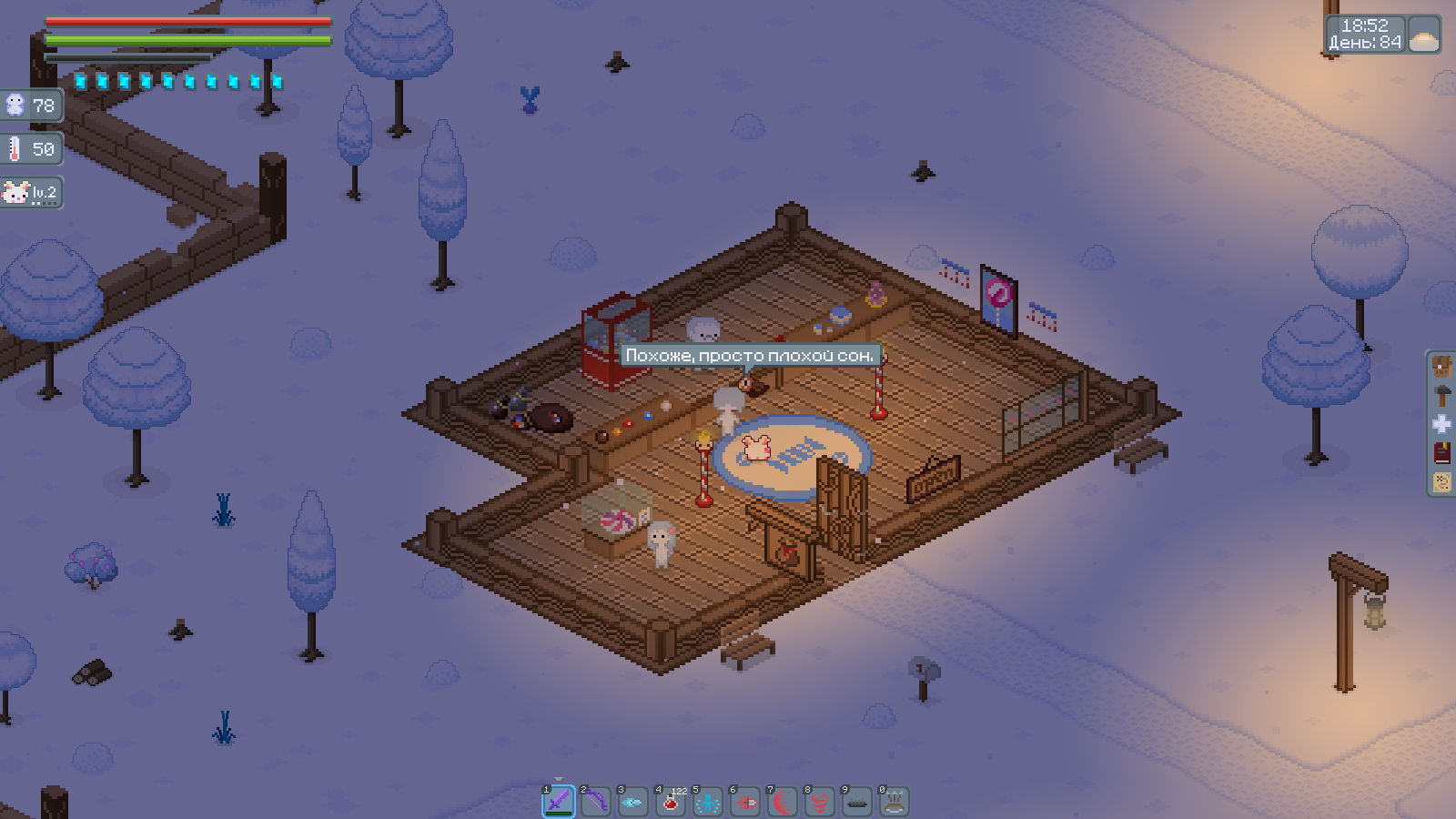Activate the red crescent slash ability
The height and width of the screenshot is (819, 1456).
pos(783,802)
